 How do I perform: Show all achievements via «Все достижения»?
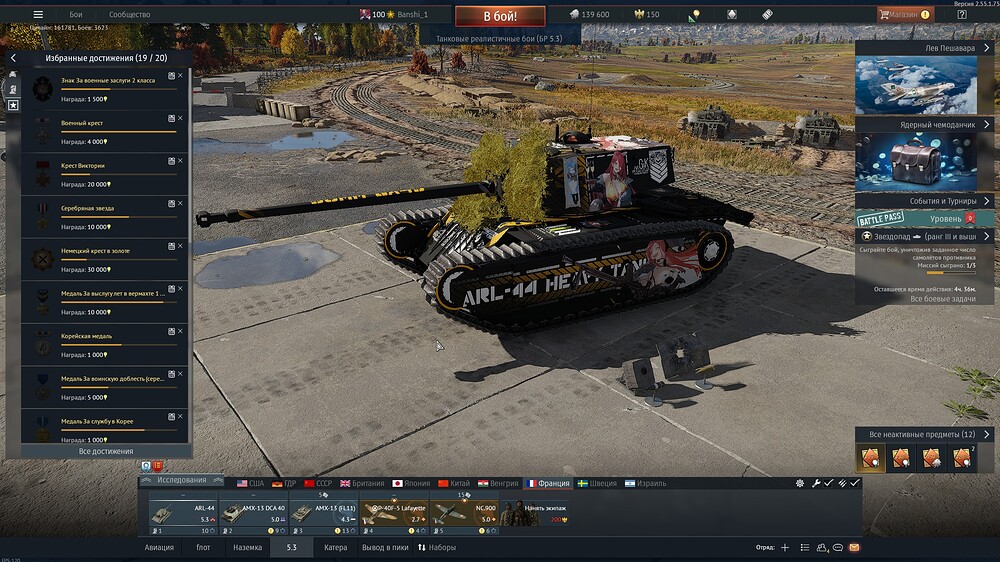coord(105,452)
